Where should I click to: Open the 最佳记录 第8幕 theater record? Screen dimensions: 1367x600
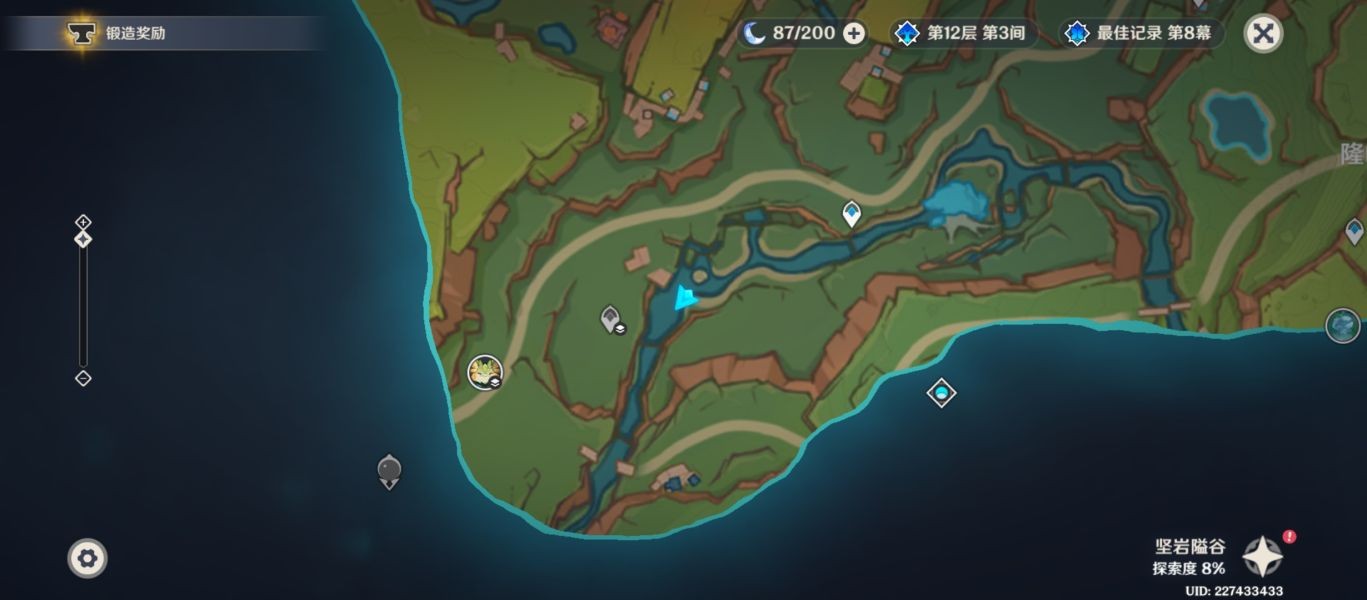1141,33
